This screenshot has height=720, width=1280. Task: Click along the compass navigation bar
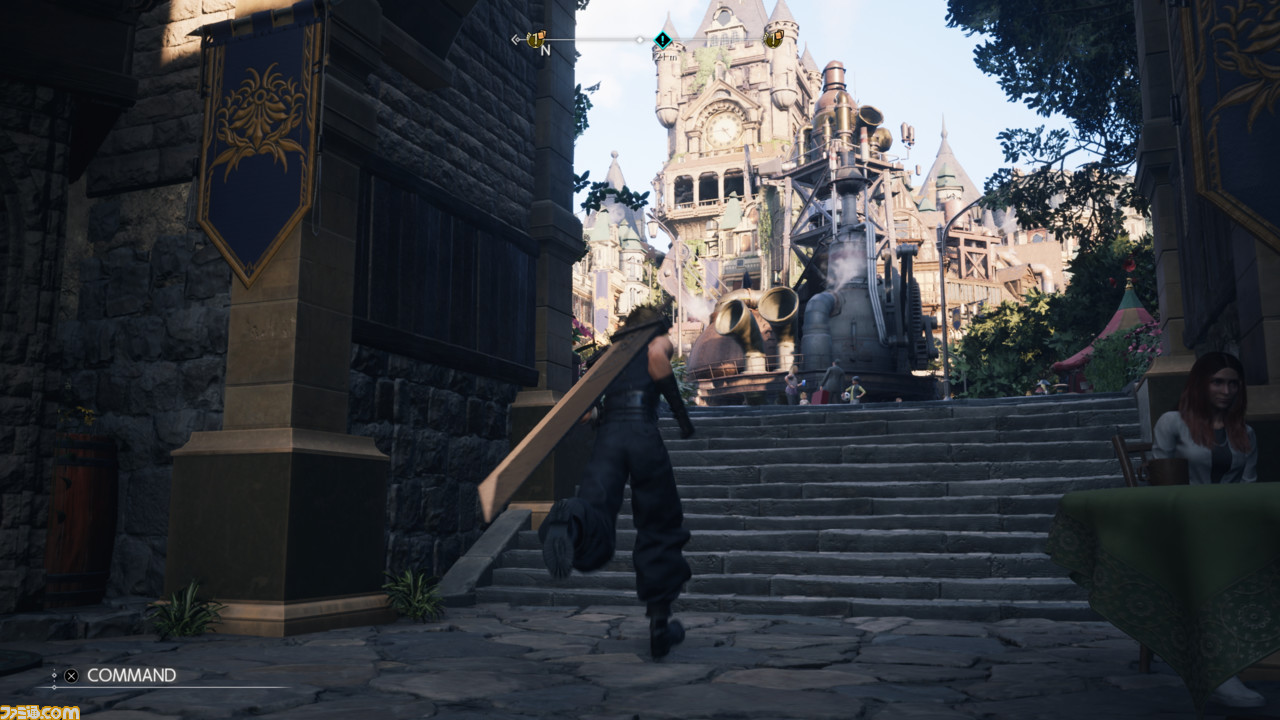click(600, 40)
